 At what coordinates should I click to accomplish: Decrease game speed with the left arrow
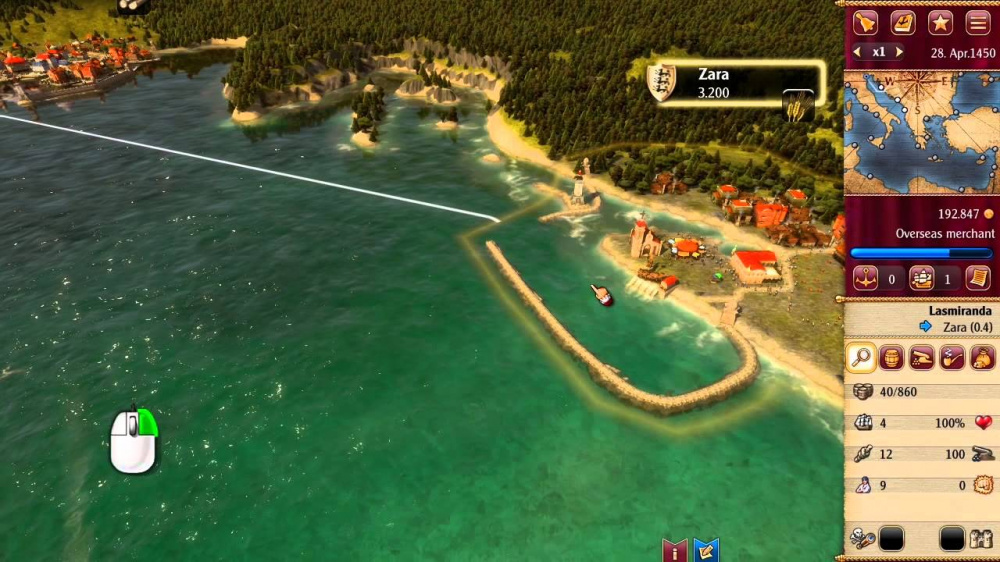click(856, 52)
